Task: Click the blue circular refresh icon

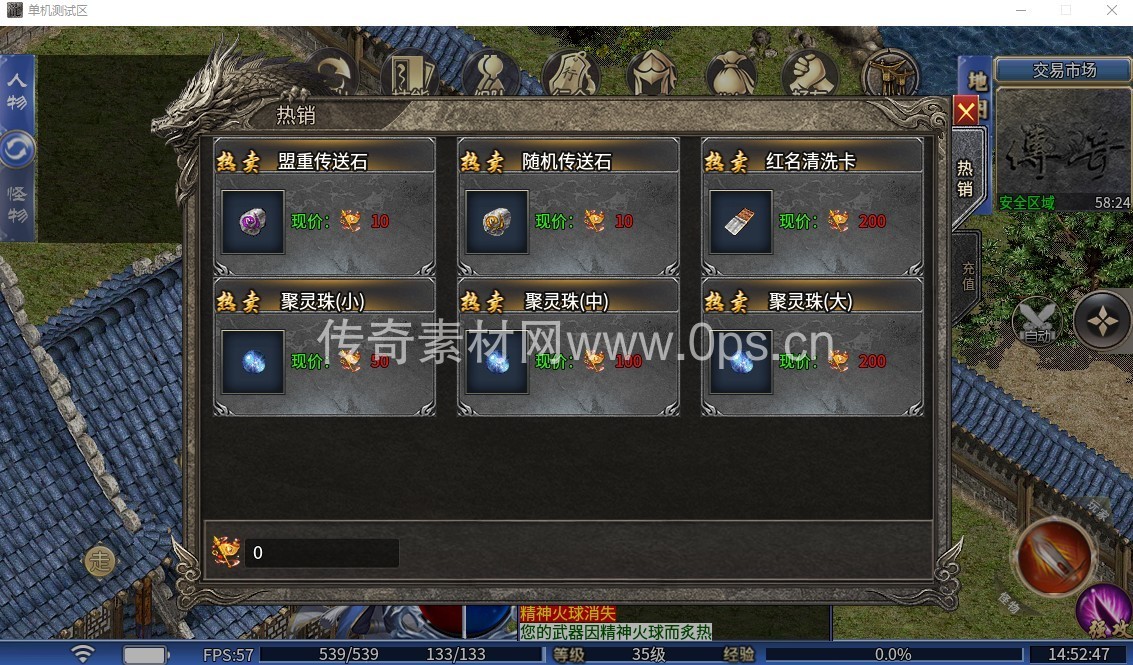Action: pyautogui.click(x=17, y=150)
